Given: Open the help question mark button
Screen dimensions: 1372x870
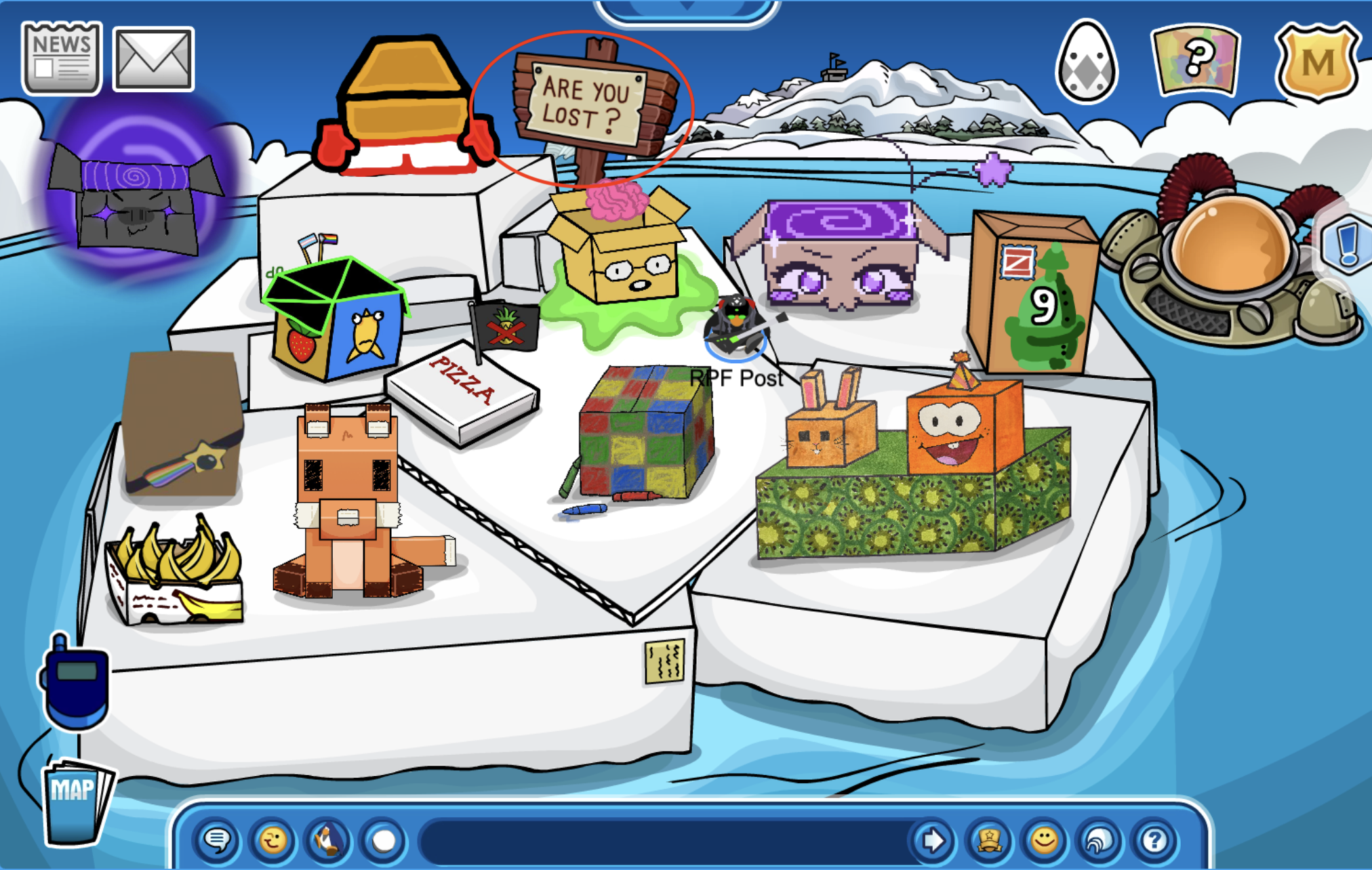Looking at the screenshot, I should tap(1155, 841).
